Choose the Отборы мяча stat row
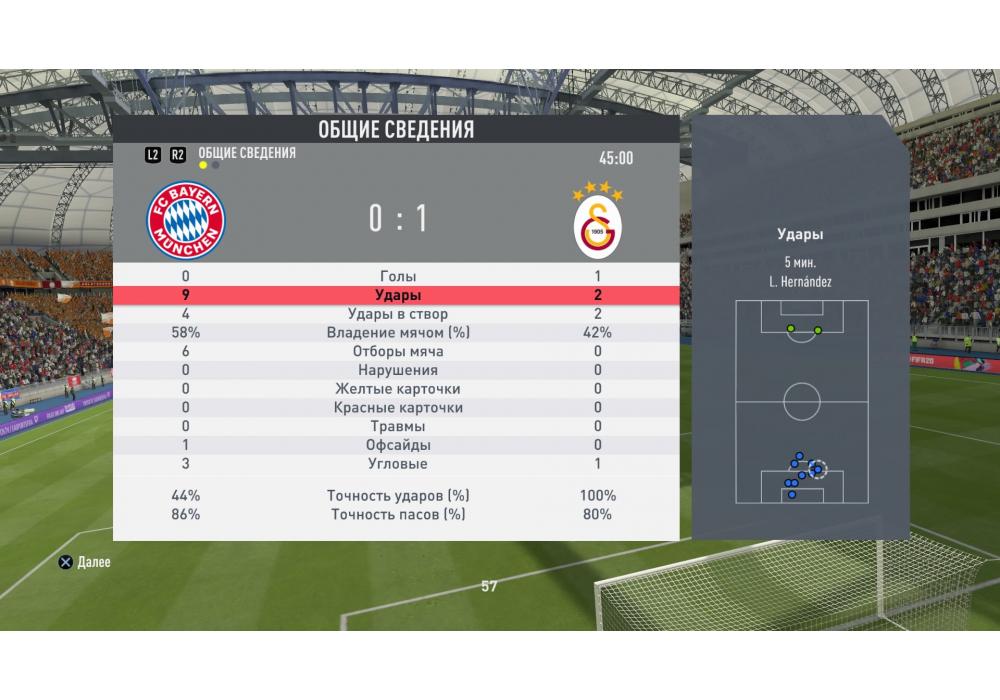Image resolution: width=1000 pixels, height=700 pixels. point(398,352)
